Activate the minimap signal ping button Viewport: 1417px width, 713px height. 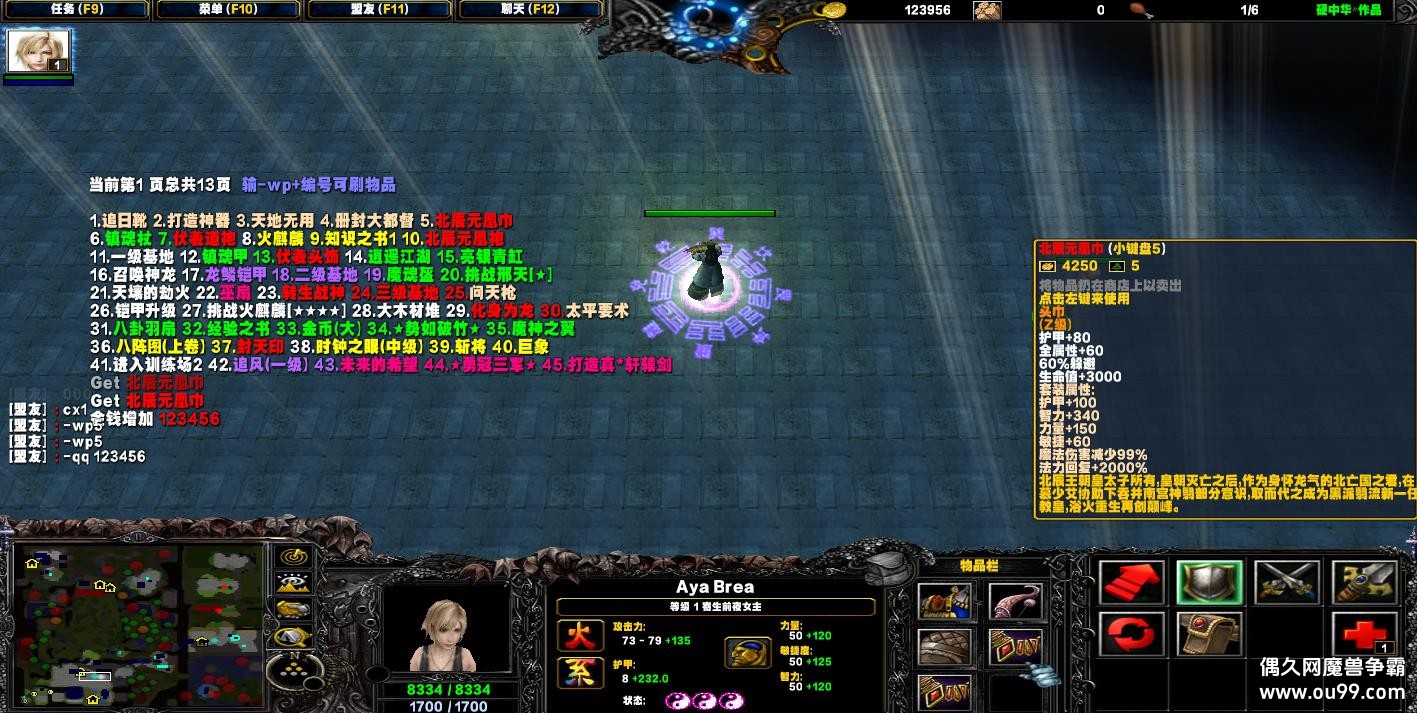point(292,557)
